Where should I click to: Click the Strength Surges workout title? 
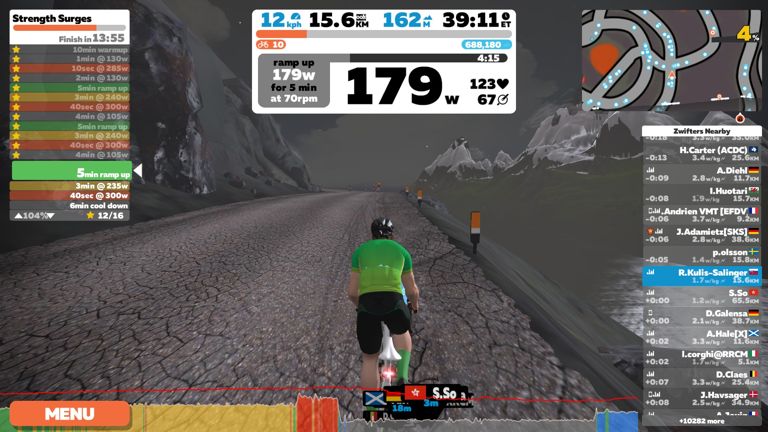[x=52, y=18]
